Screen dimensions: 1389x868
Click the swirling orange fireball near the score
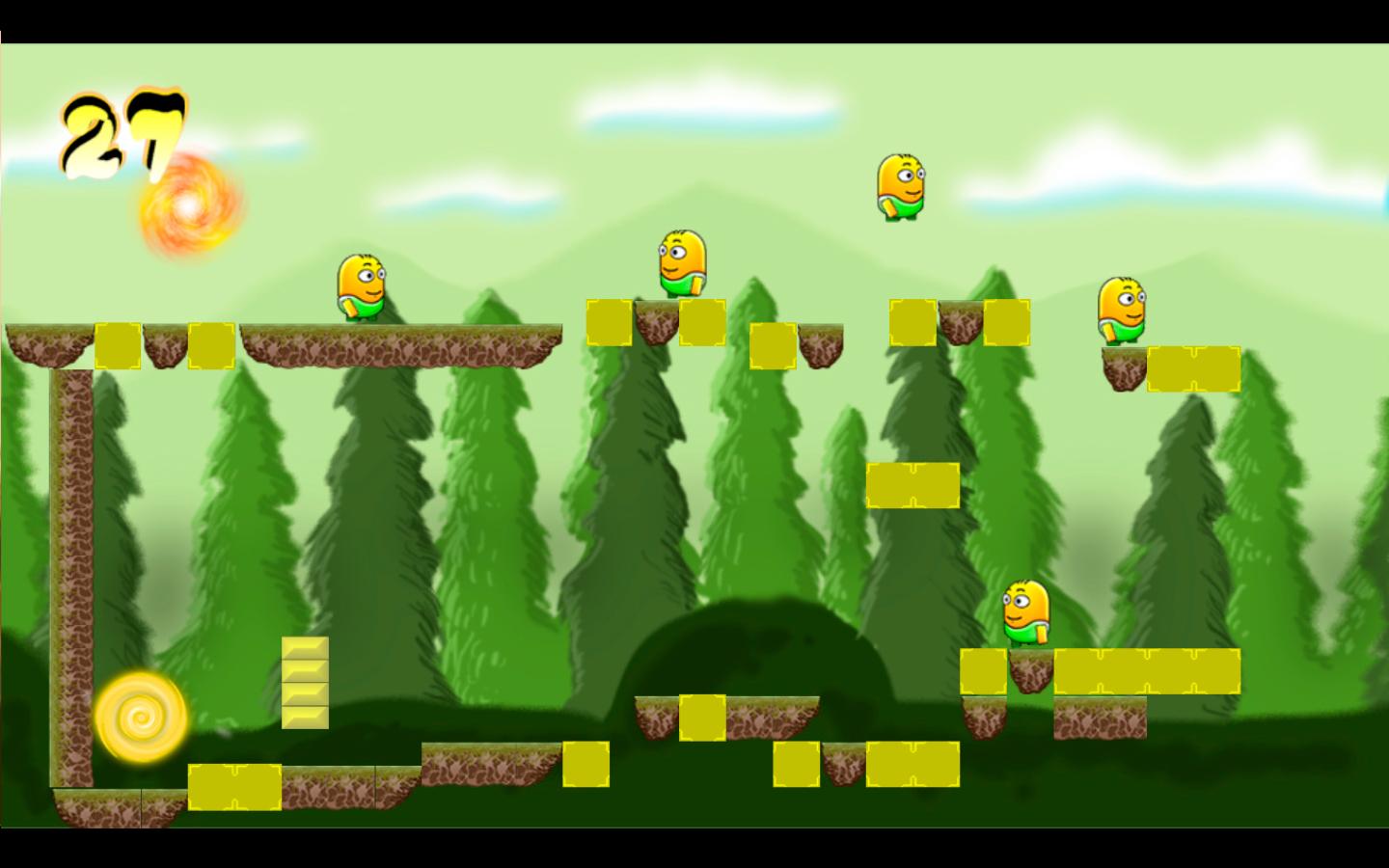tap(187, 206)
